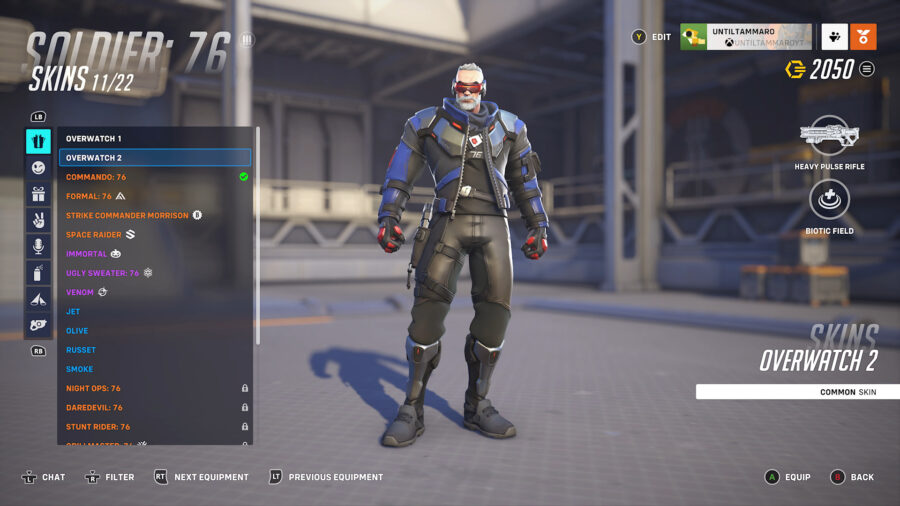Choose the Space Raider skin
The width and height of the screenshot is (900, 506).
coord(93,235)
